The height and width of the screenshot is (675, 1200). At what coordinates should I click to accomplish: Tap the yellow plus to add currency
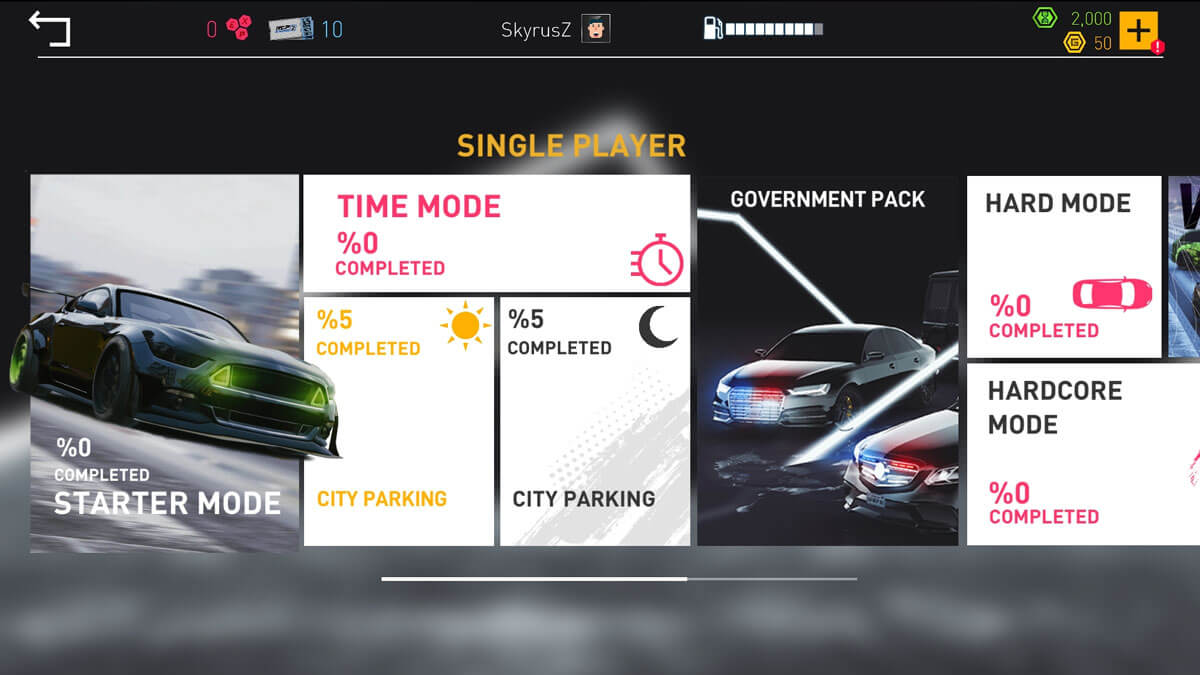point(1138,30)
